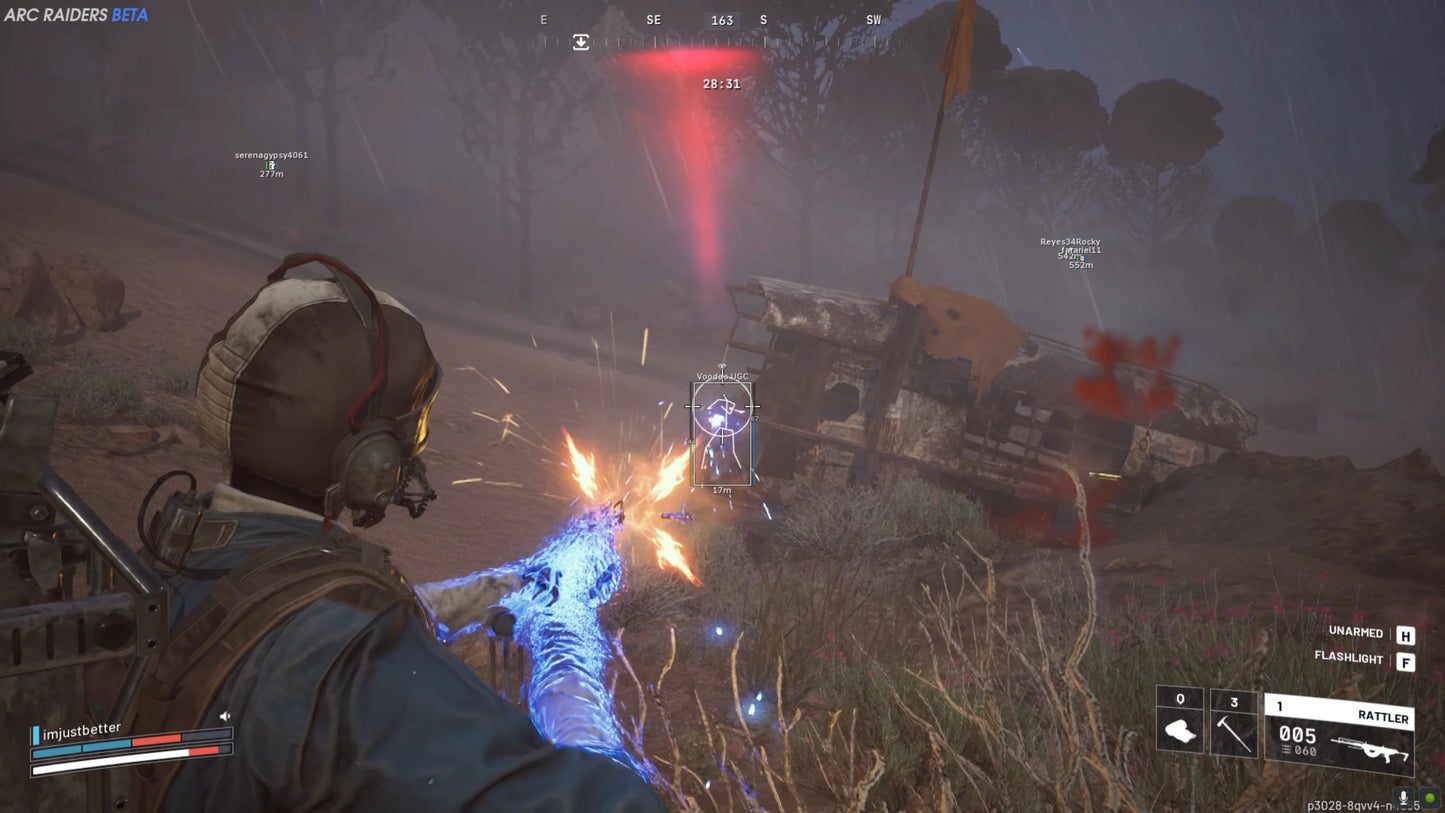Toggle the green status indicator dot
The image size is (1445, 813).
point(1430,797)
